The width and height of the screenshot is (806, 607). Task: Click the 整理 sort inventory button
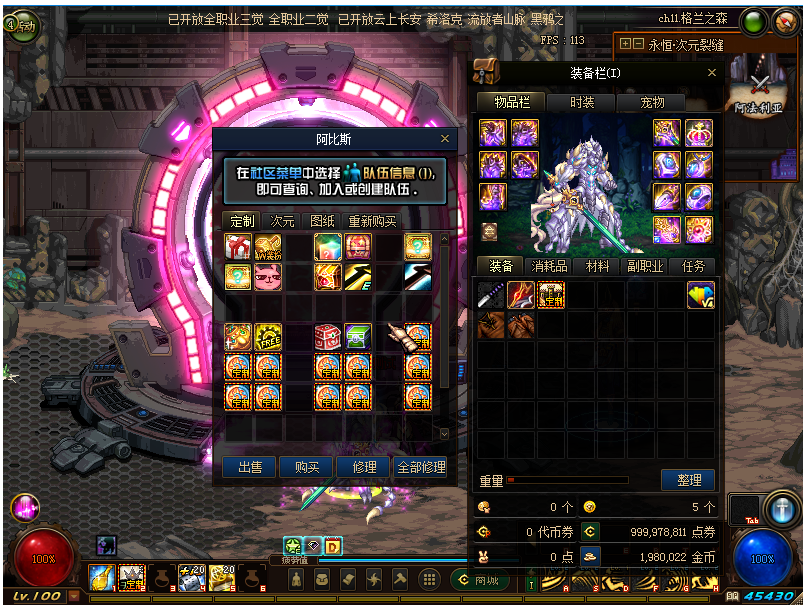(x=688, y=480)
